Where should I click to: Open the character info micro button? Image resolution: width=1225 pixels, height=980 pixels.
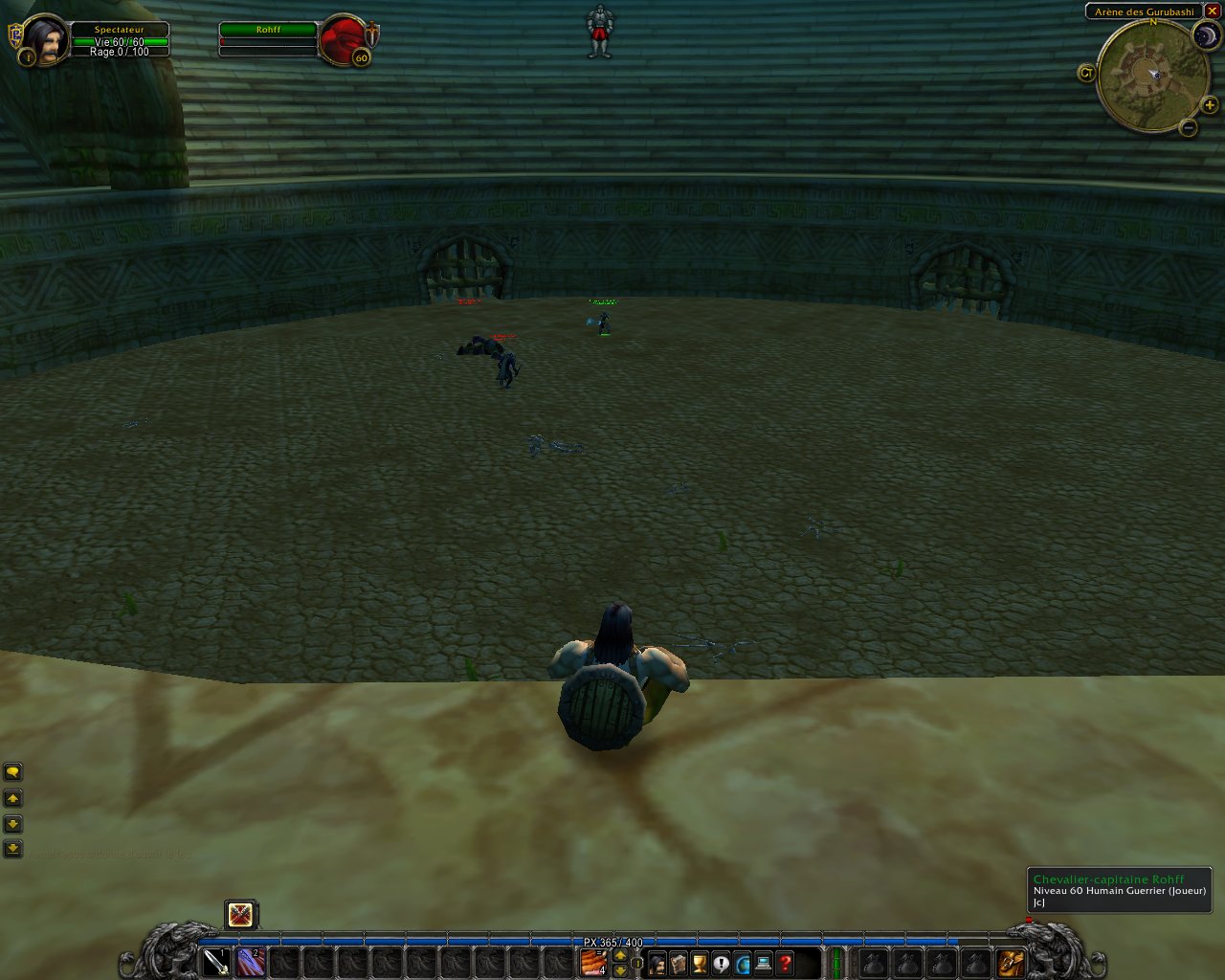(x=657, y=963)
